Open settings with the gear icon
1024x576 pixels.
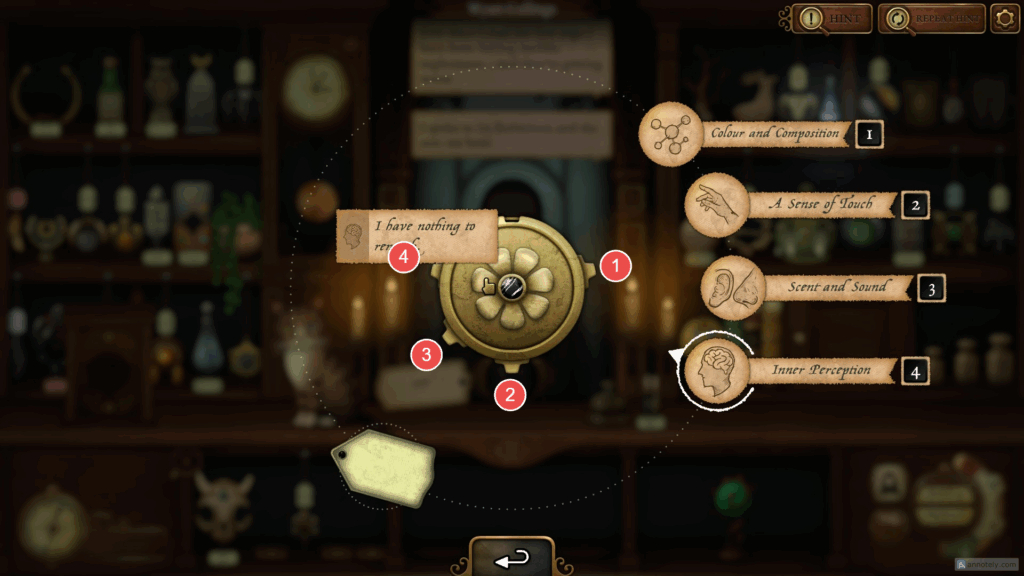click(1004, 18)
